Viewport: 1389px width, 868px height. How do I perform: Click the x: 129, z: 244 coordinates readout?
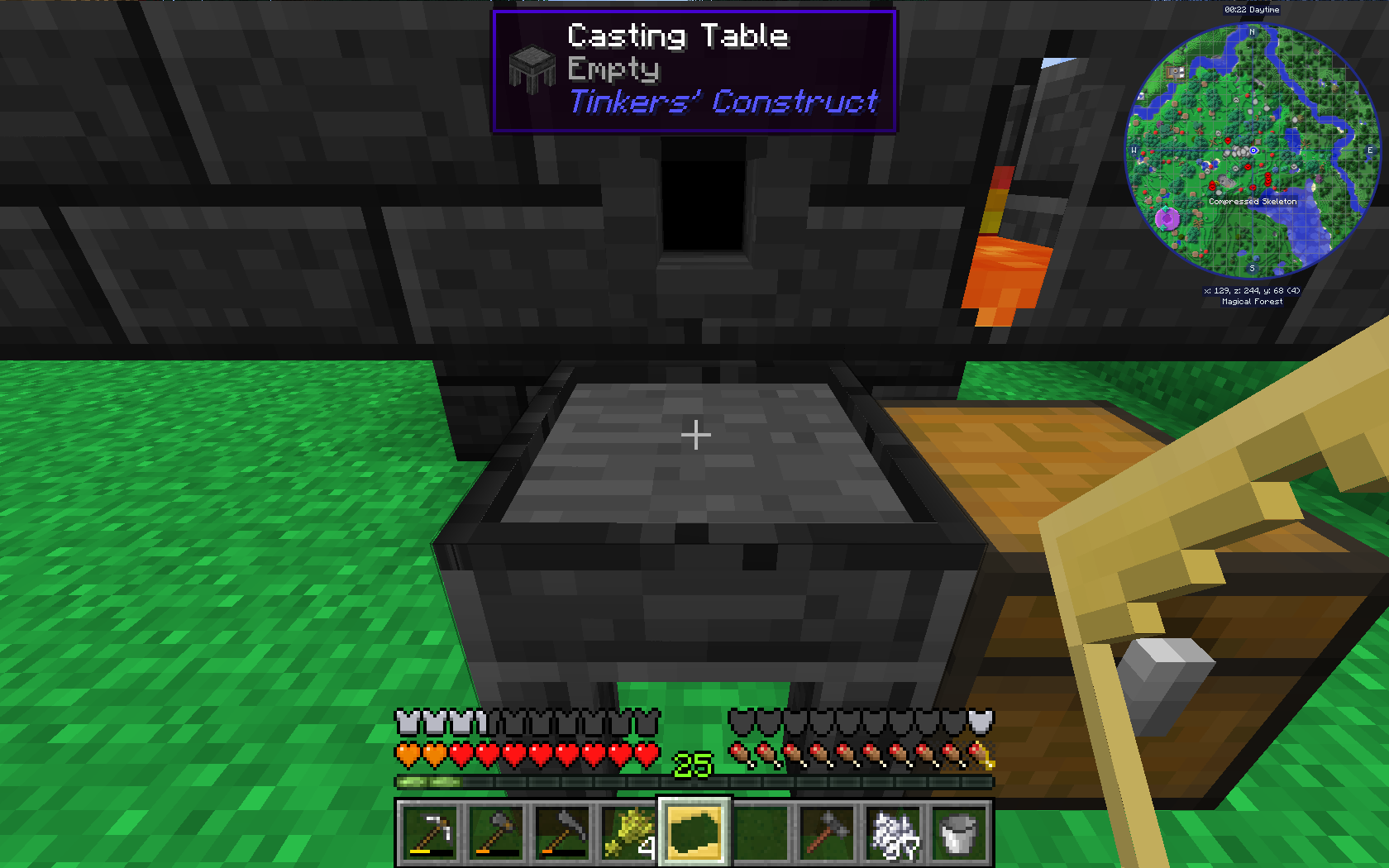point(1252,290)
